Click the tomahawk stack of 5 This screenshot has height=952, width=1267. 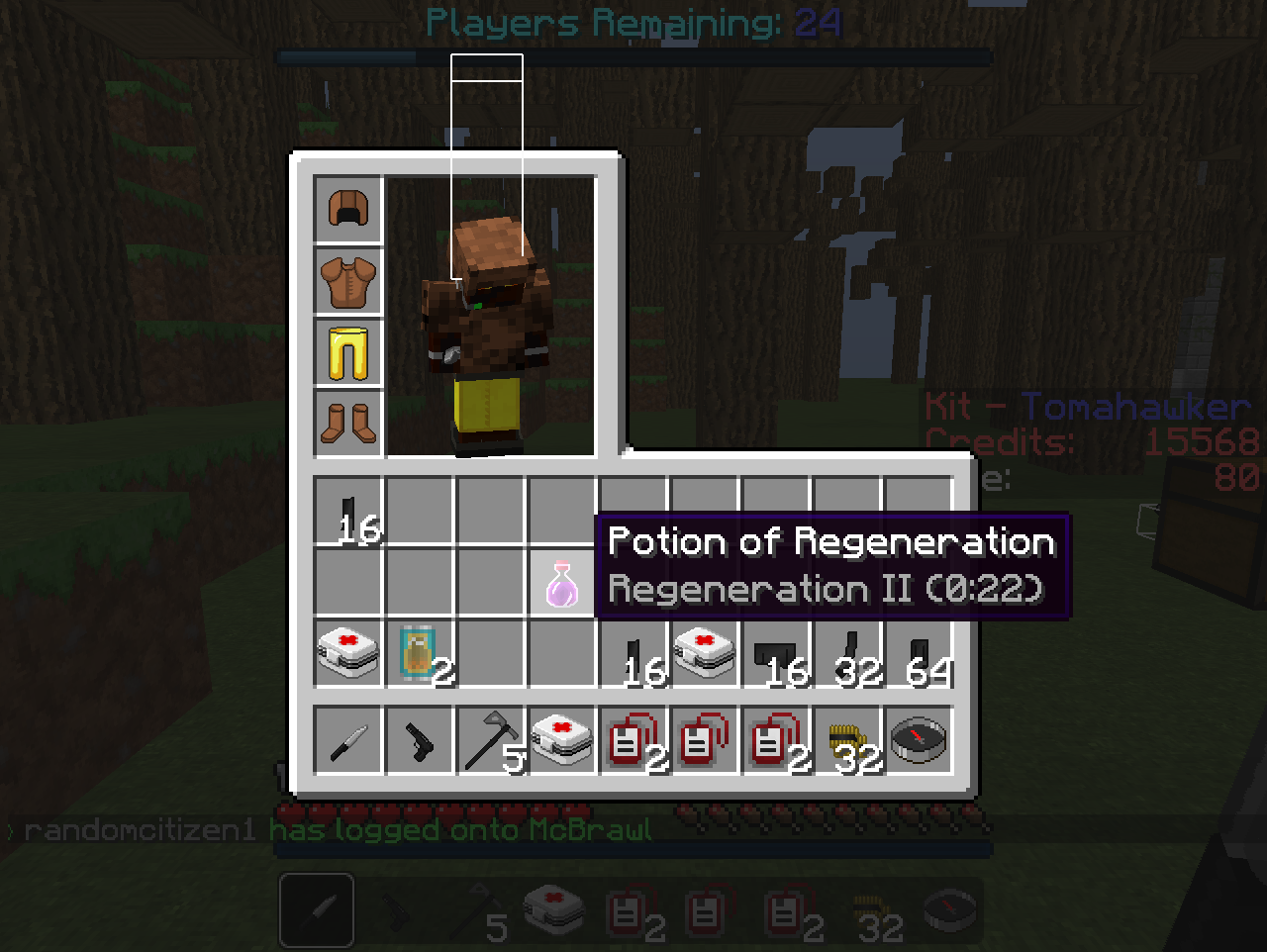[x=491, y=741]
